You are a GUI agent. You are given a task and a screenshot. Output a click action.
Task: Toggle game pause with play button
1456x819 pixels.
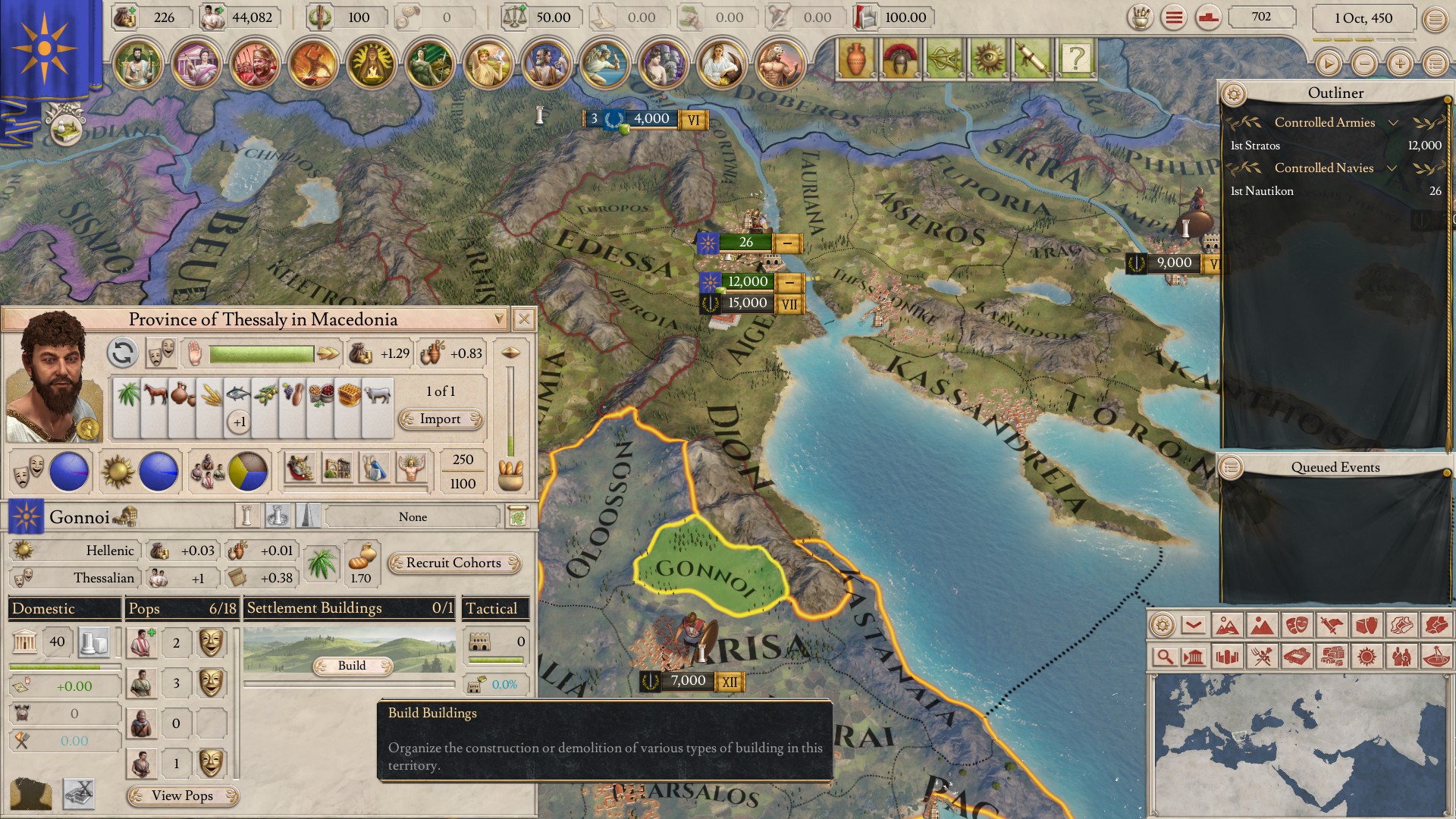(x=1328, y=64)
